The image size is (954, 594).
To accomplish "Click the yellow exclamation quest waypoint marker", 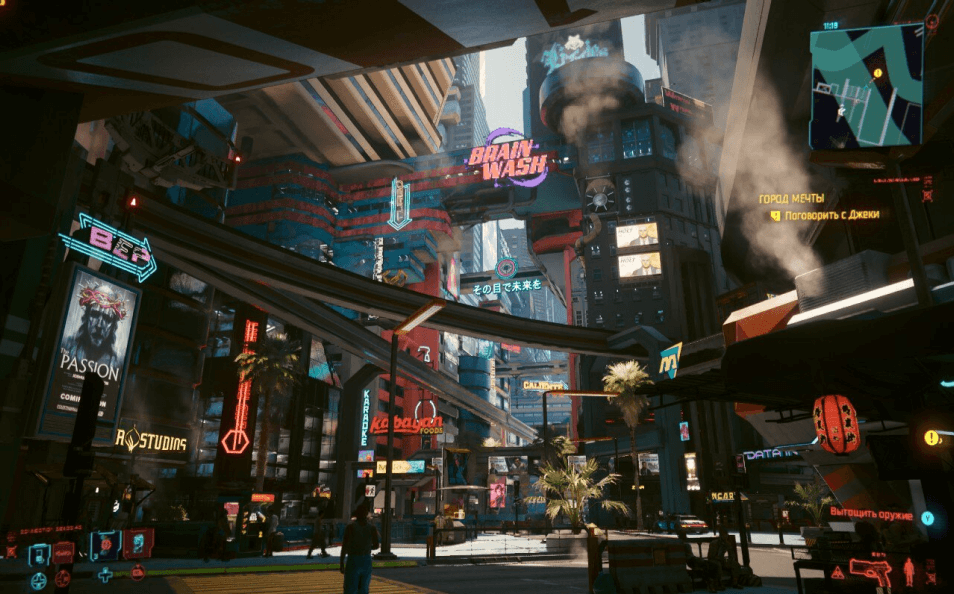I will point(932,437).
